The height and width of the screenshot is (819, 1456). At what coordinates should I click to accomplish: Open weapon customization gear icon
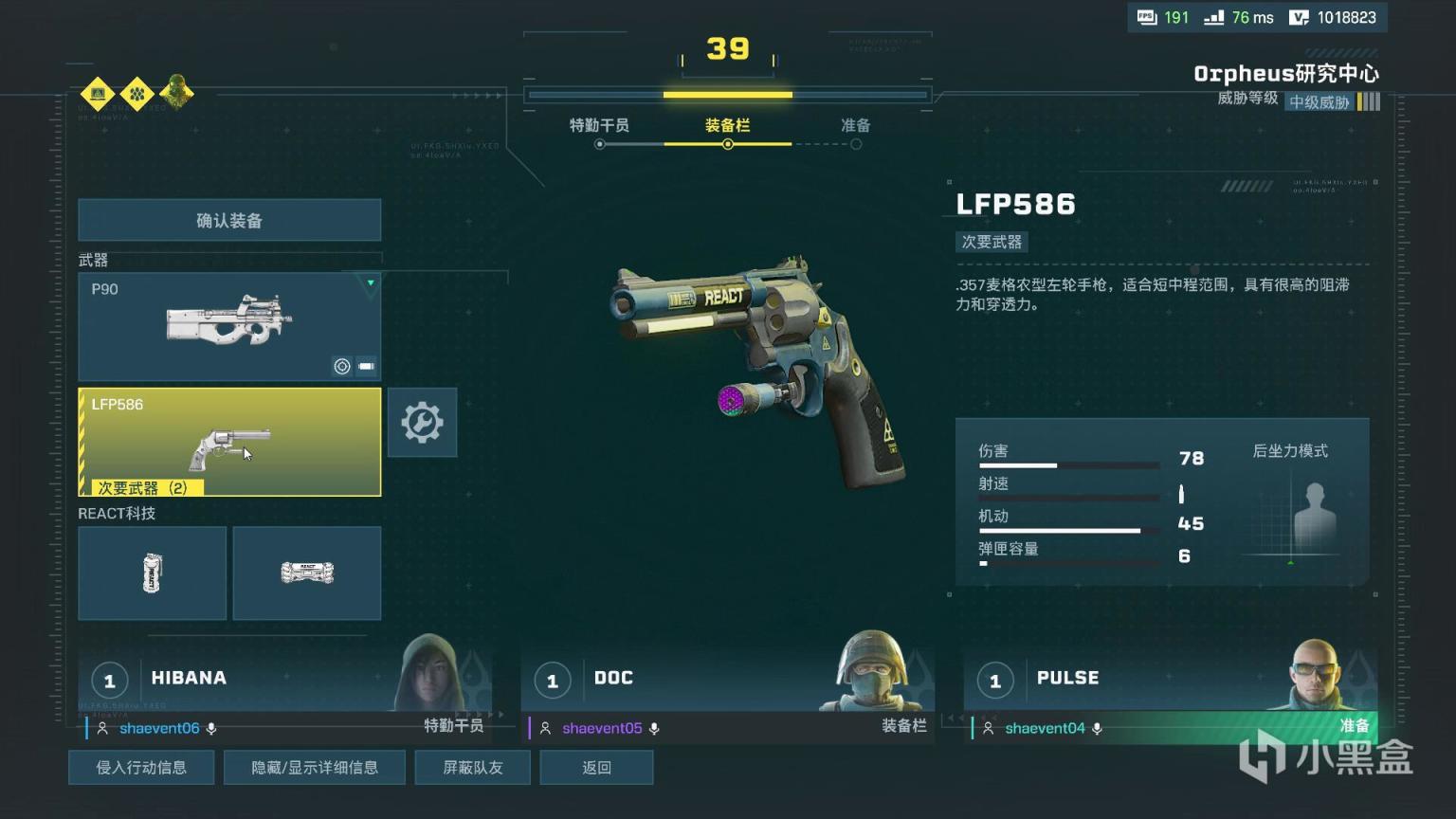[x=422, y=423]
